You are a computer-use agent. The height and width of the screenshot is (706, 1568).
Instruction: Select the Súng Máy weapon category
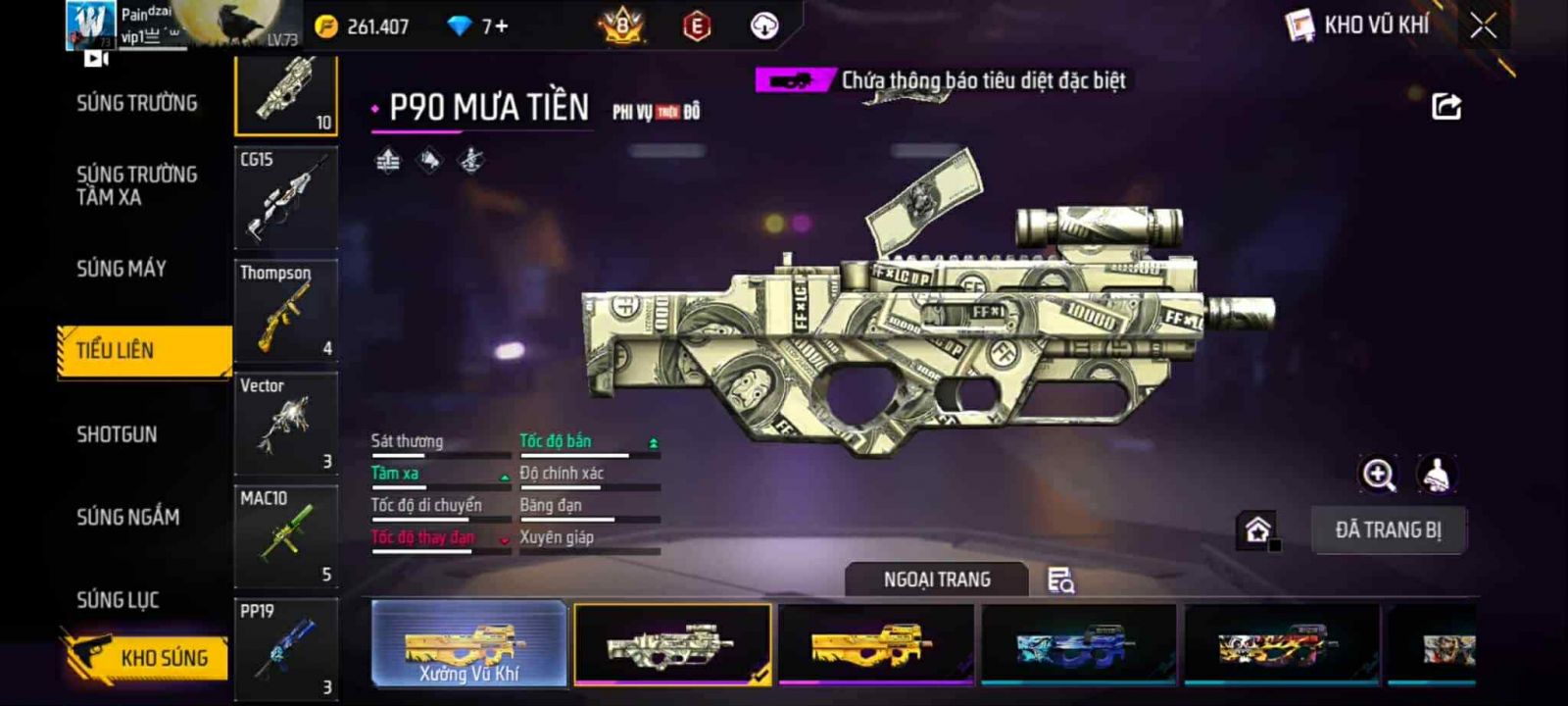[x=122, y=269]
